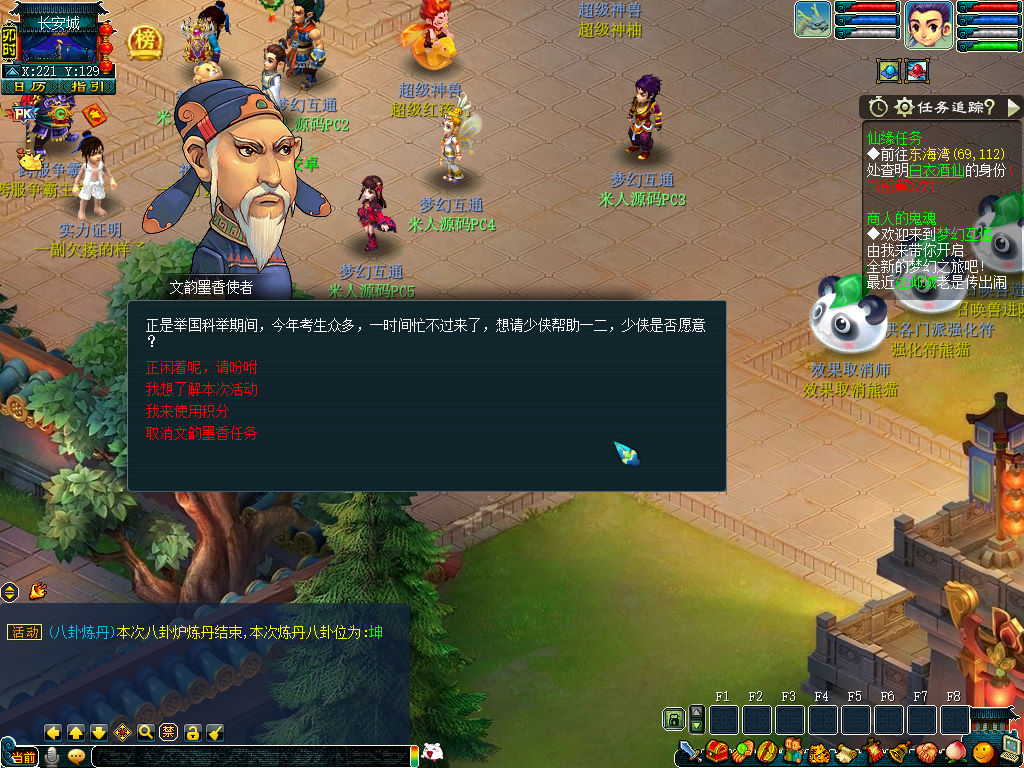Click the Chang'an city minimap
The image size is (1024, 768).
coord(58,44)
